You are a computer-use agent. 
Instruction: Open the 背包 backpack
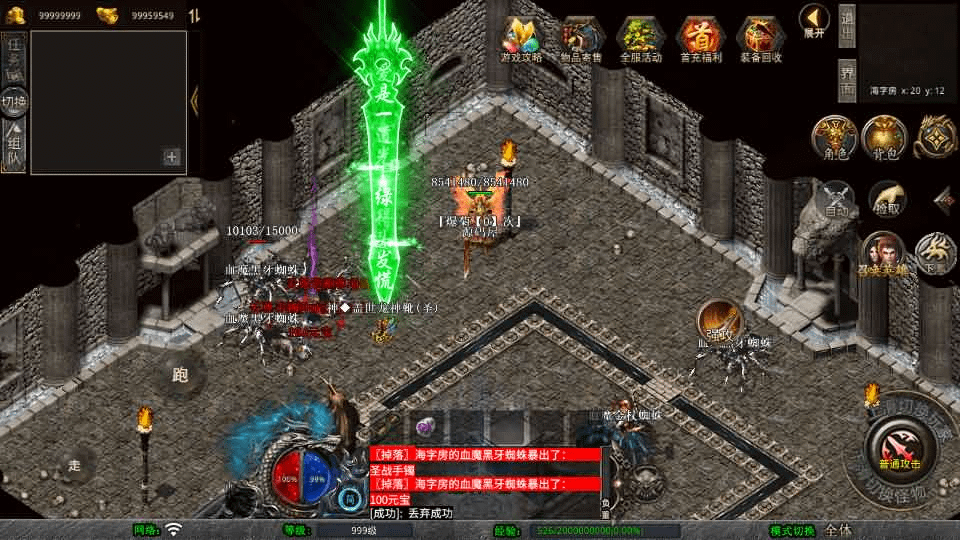pyautogui.click(x=884, y=137)
